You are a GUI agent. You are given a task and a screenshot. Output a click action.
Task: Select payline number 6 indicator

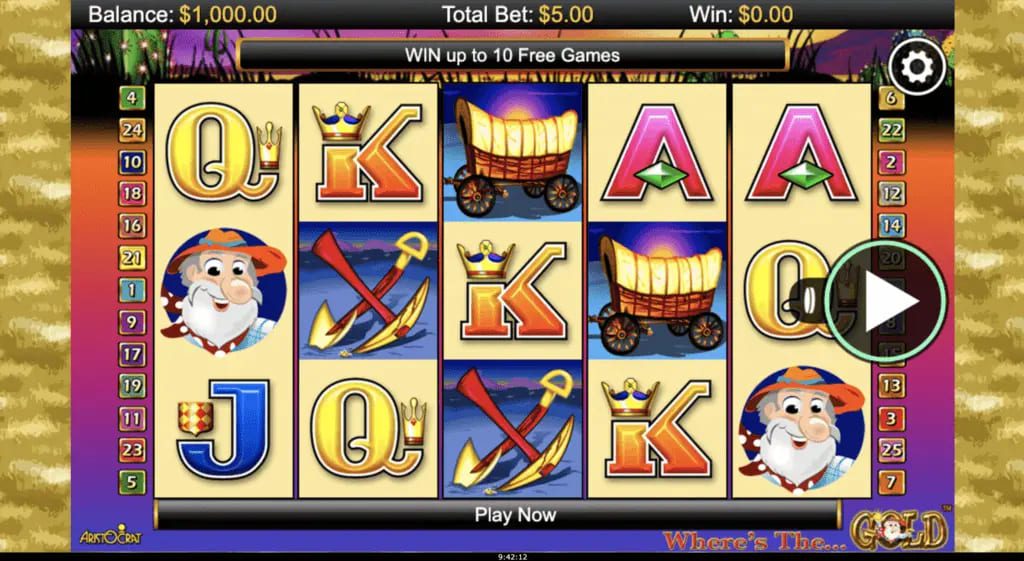[891, 98]
